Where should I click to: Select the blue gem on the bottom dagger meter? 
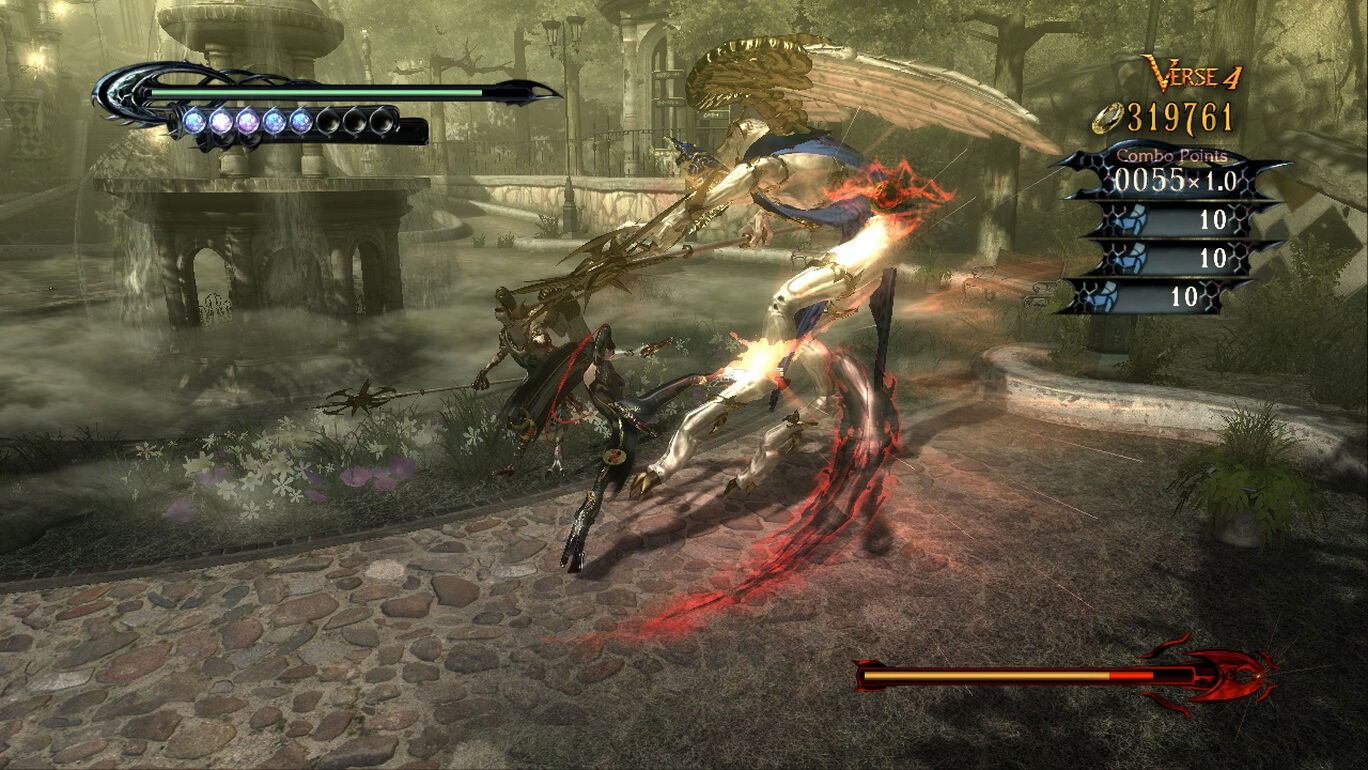(1103, 295)
